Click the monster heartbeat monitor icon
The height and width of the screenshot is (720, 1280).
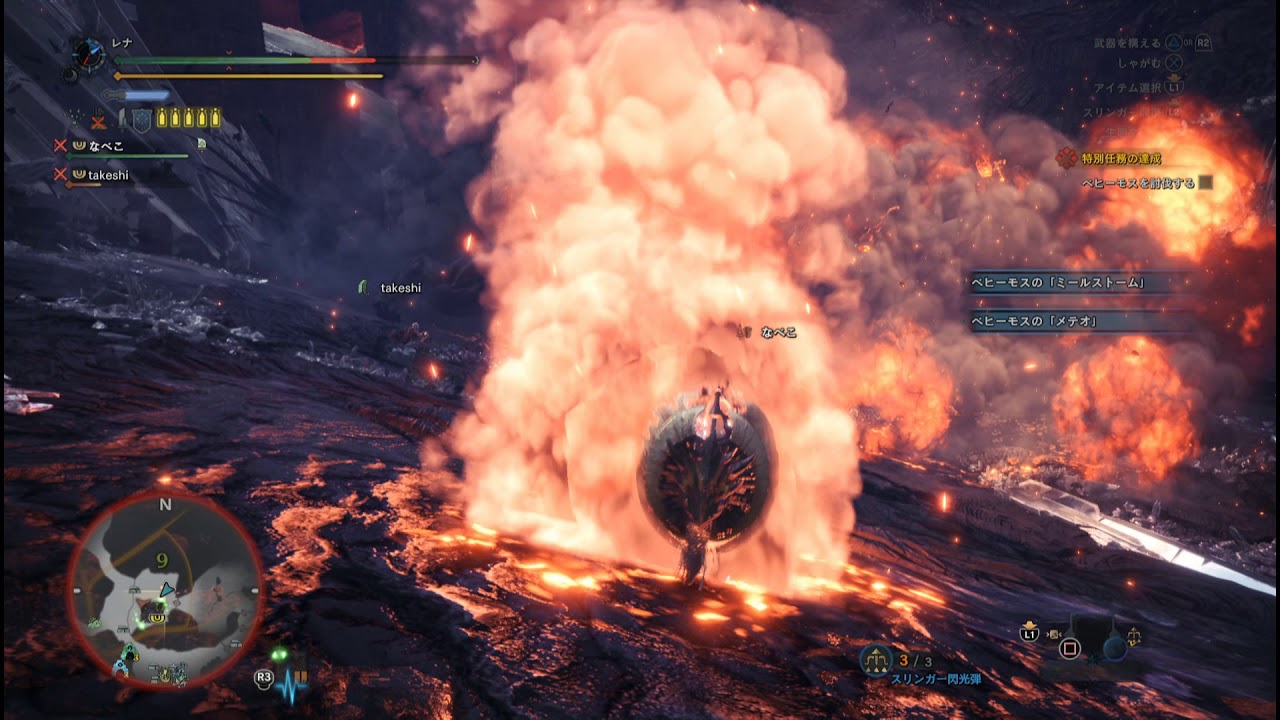(292, 683)
